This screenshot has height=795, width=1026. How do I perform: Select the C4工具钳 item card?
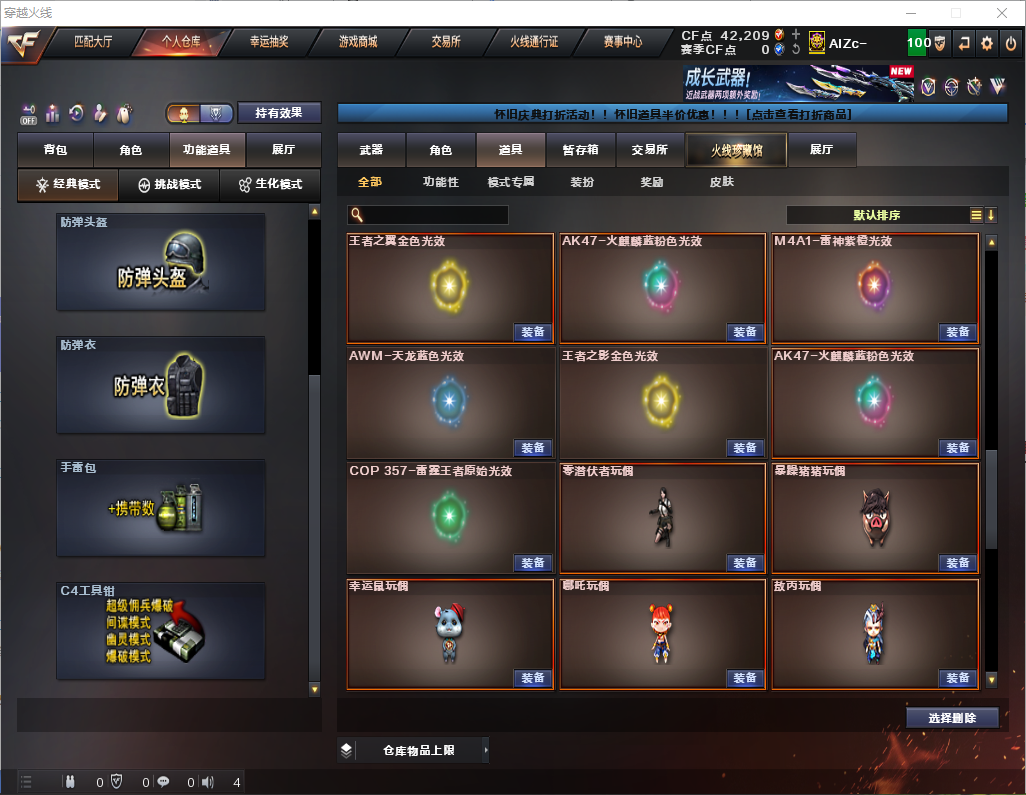click(161, 631)
